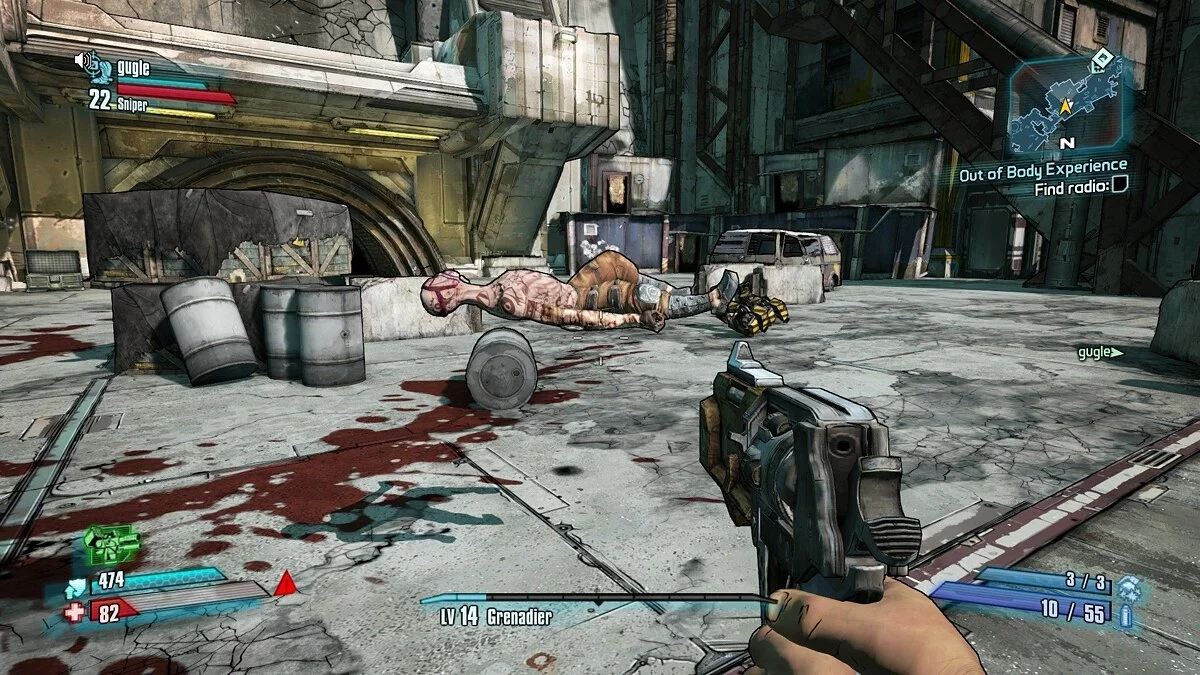Viewport: 1200px width, 675px height.
Task: Select the Out of Body Experience objective tracker
Action: [1042, 165]
